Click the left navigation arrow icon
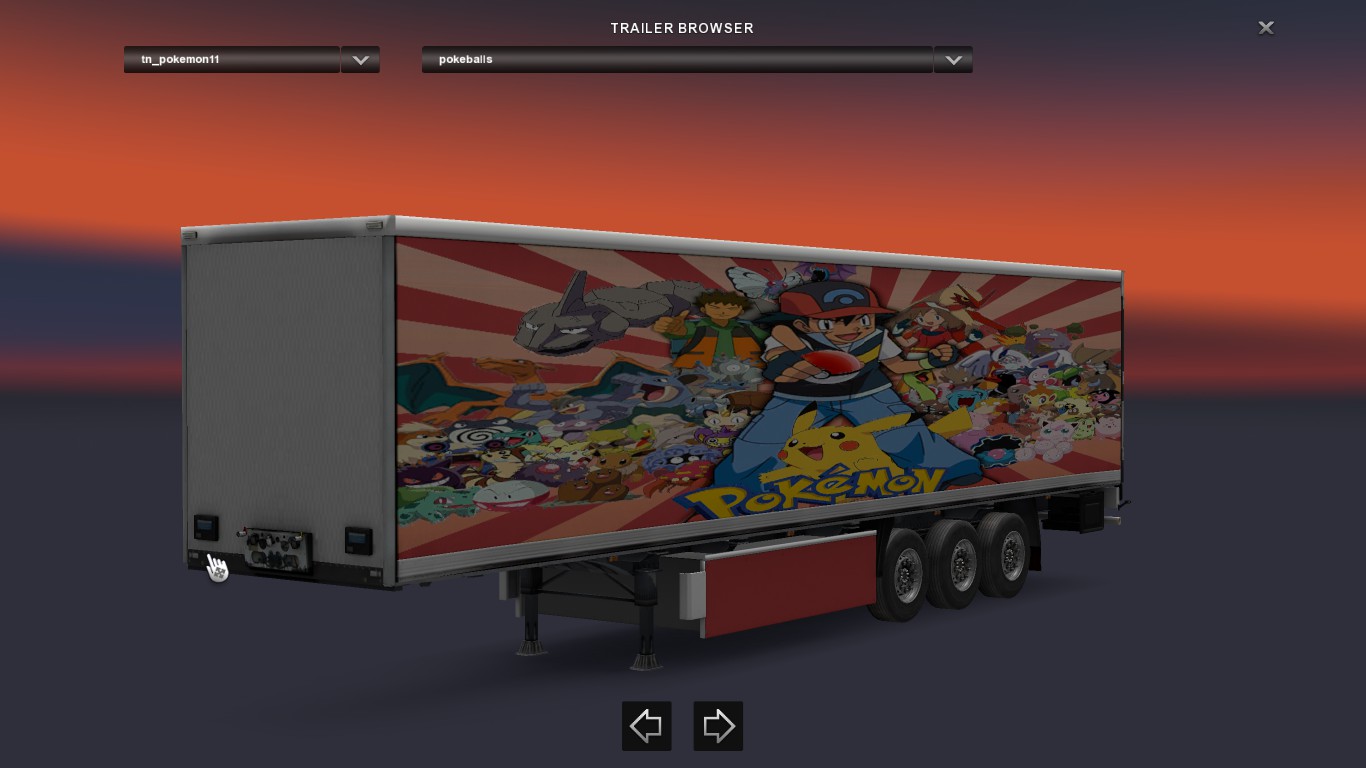 coord(646,726)
